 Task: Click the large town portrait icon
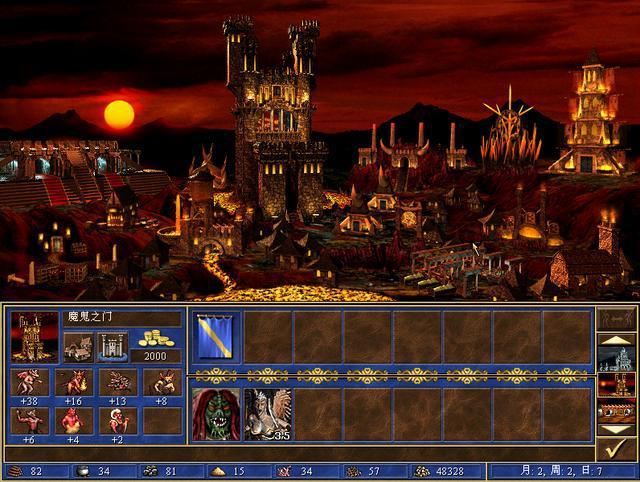click(34, 336)
